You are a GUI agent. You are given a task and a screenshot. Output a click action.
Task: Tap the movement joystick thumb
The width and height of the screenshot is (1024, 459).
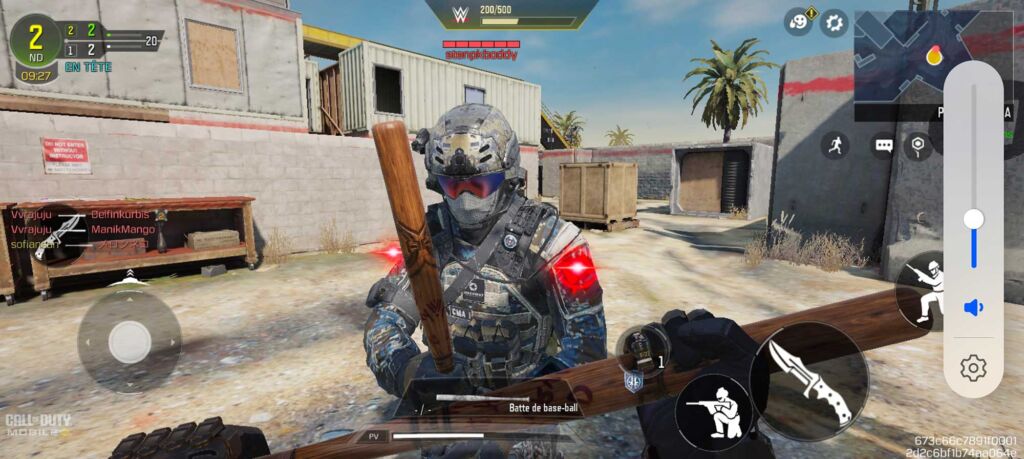(x=129, y=341)
